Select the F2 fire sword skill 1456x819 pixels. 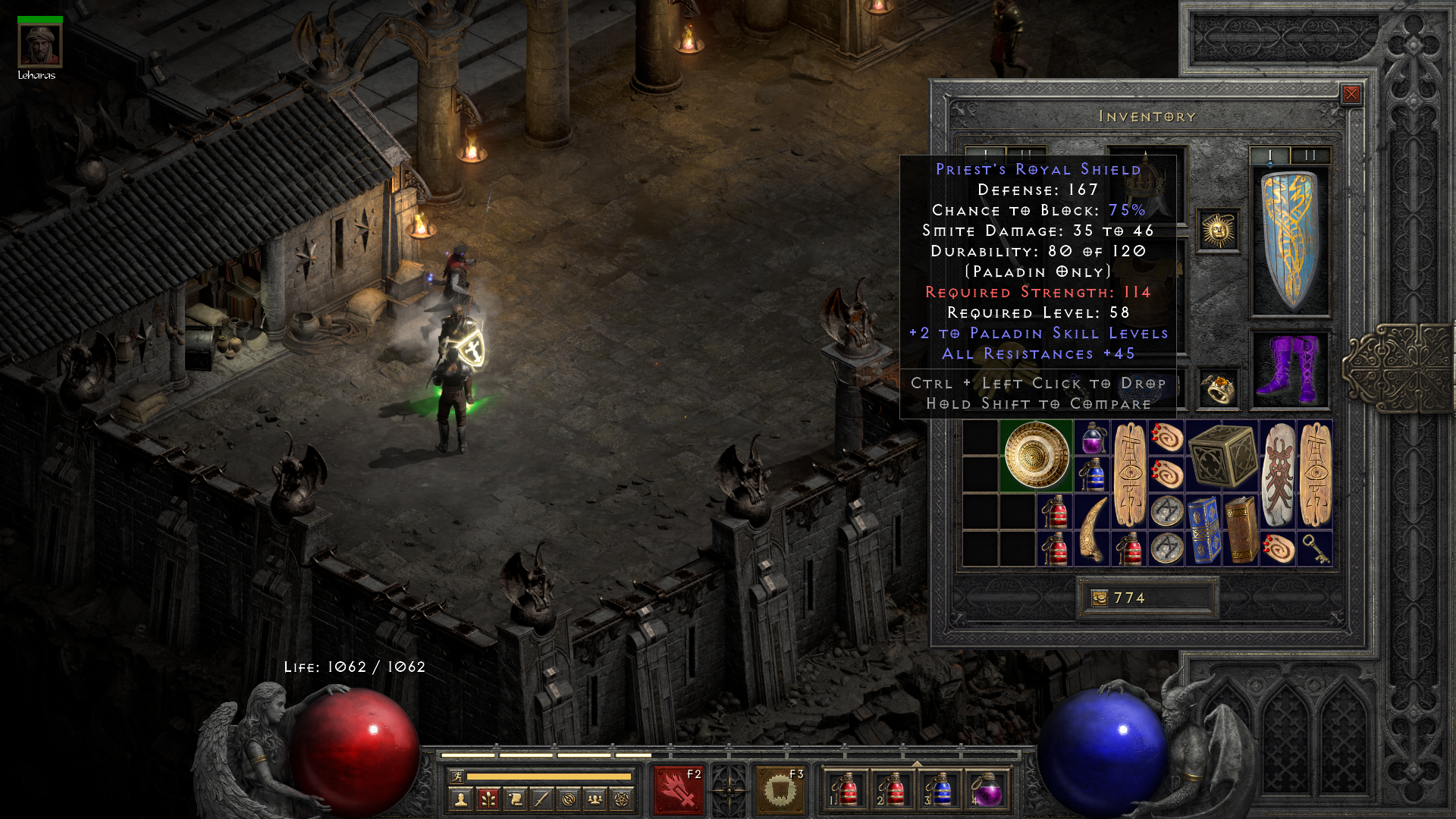[679, 786]
